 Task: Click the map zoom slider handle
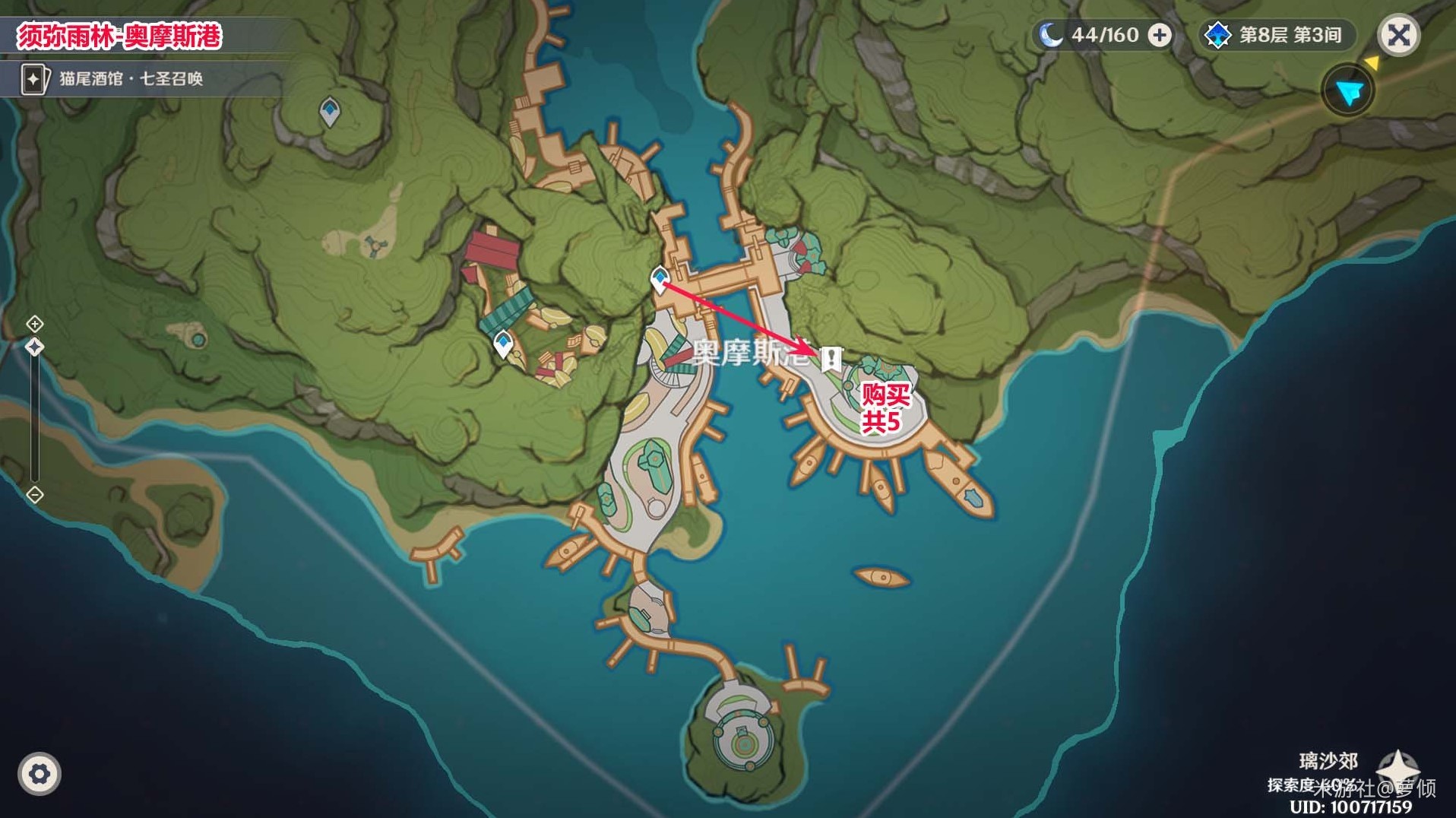pyautogui.click(x=35, y=347)
